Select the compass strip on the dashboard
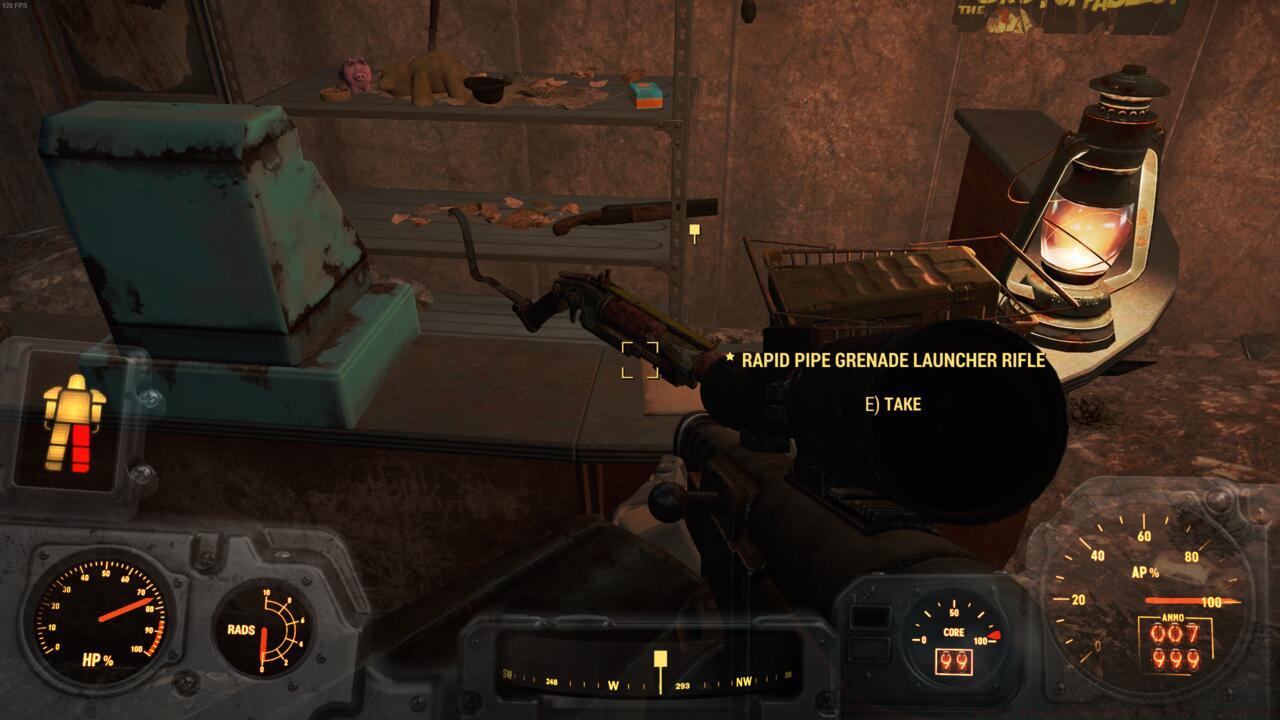1280x720 pixels. pyautogui.click(x=648, y=684)
